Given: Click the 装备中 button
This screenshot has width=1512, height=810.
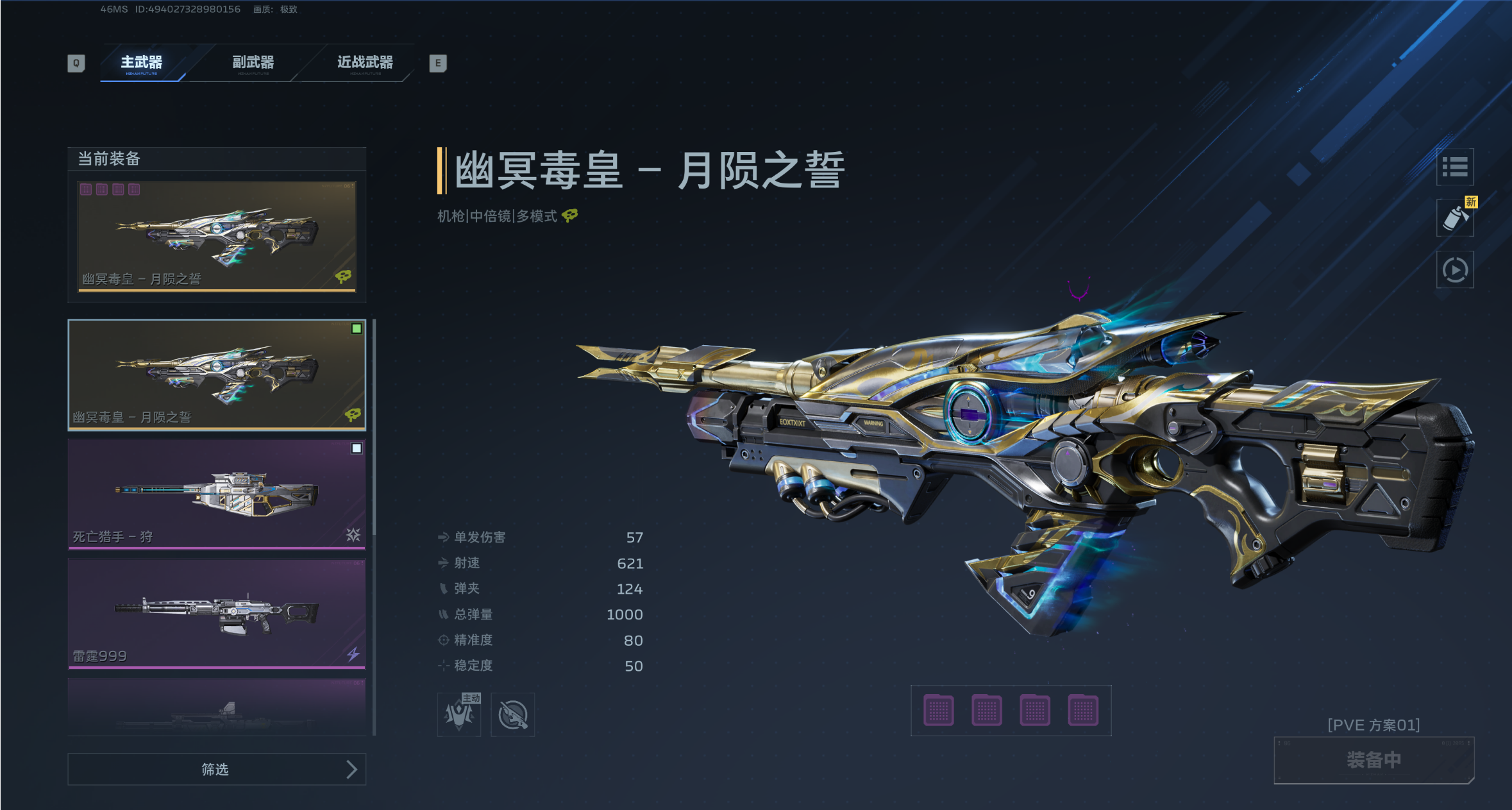Looking at the screenshot, I should click(x=1373, y=760).
